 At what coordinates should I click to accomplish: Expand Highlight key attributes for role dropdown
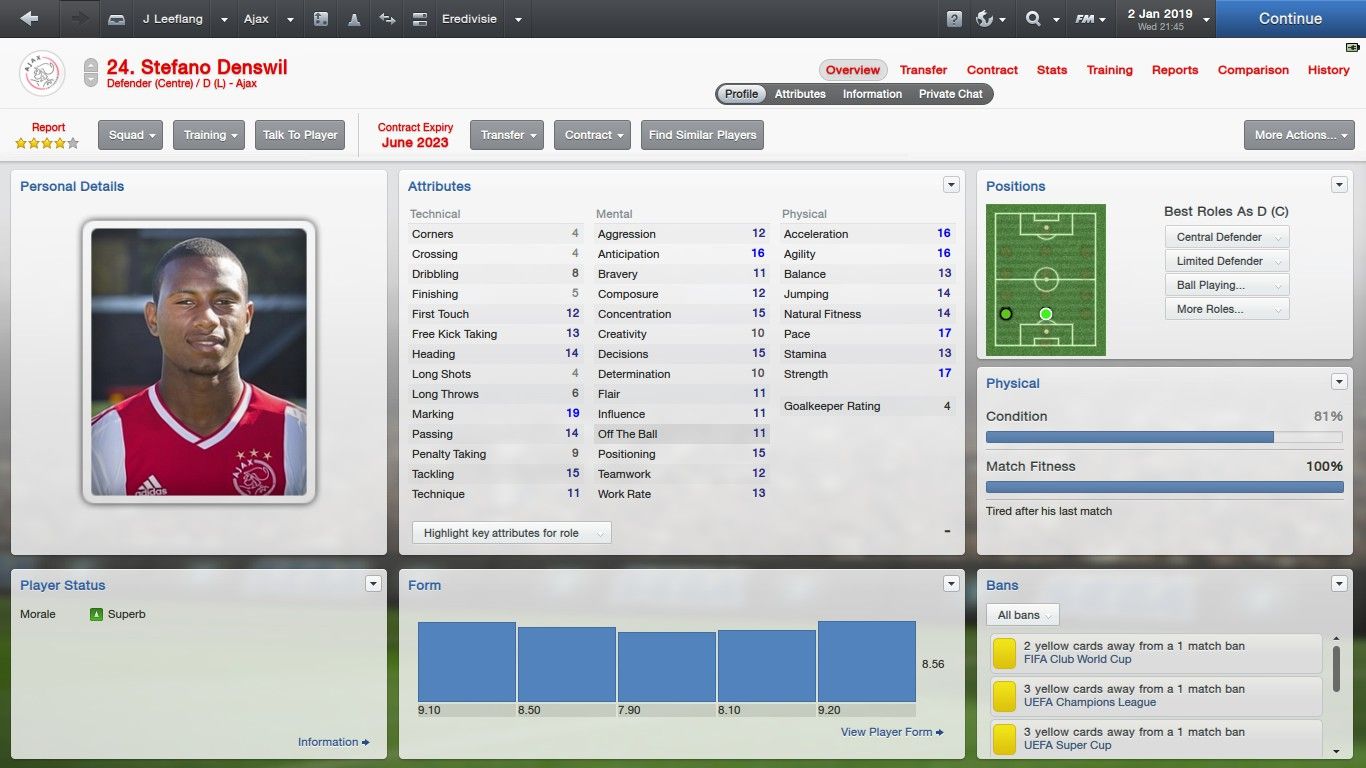(x=511, y=533)
